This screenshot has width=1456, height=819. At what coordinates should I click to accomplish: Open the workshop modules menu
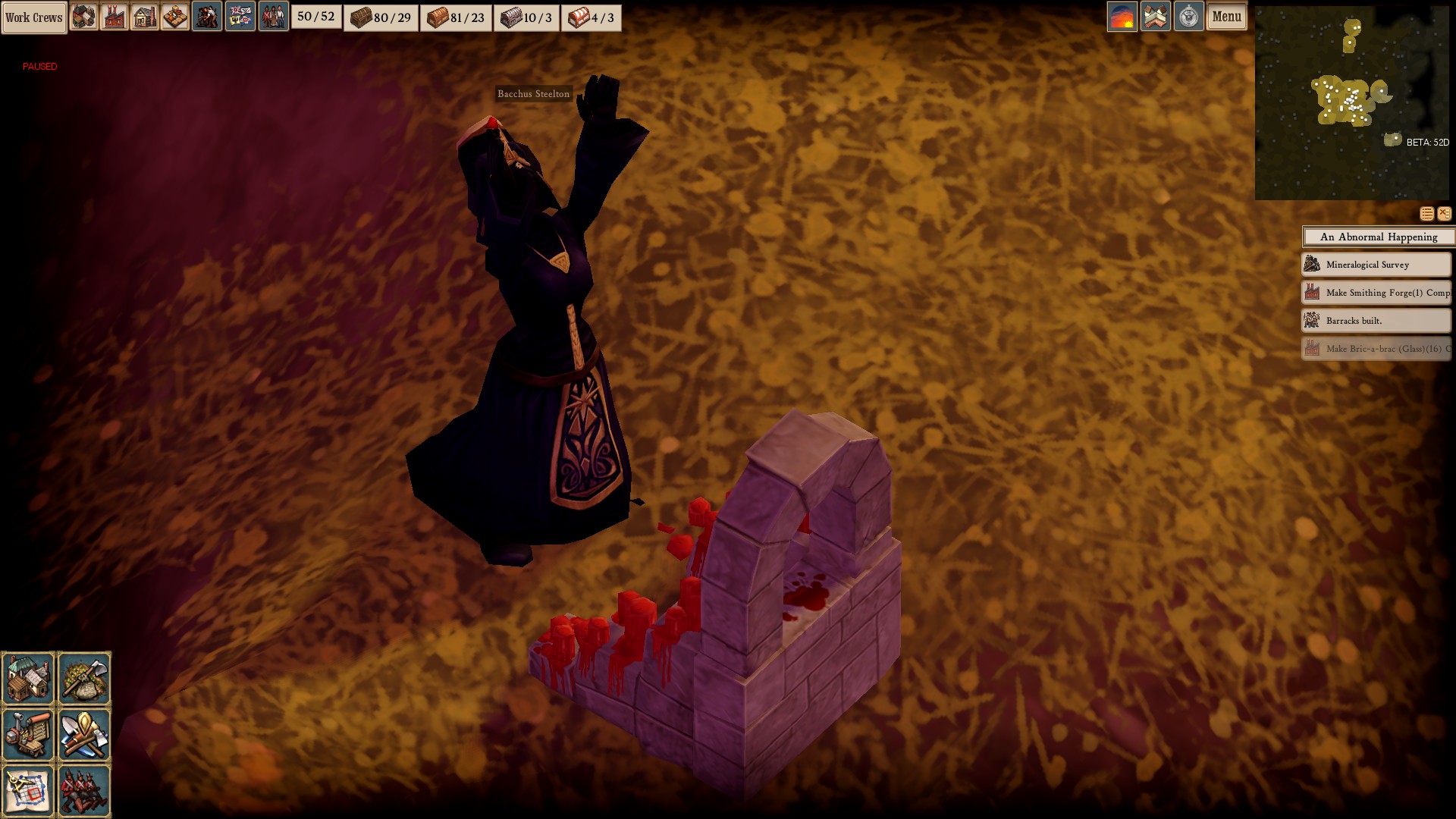(29, 734)
